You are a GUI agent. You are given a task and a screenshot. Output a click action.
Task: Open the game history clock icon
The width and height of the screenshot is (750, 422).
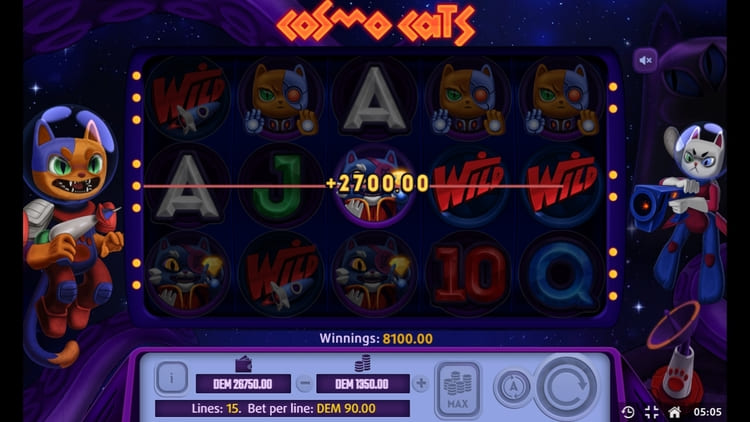pyautogui.click(x=627, y=411)
